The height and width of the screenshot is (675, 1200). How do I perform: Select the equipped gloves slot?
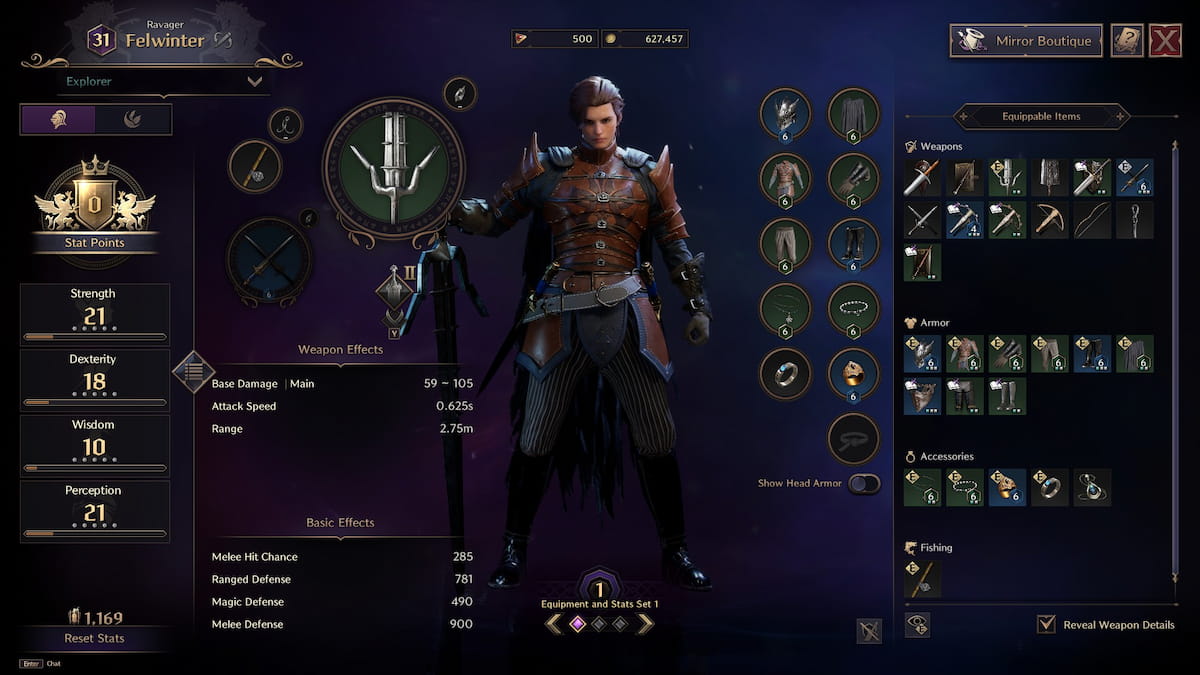click(853, 179)
